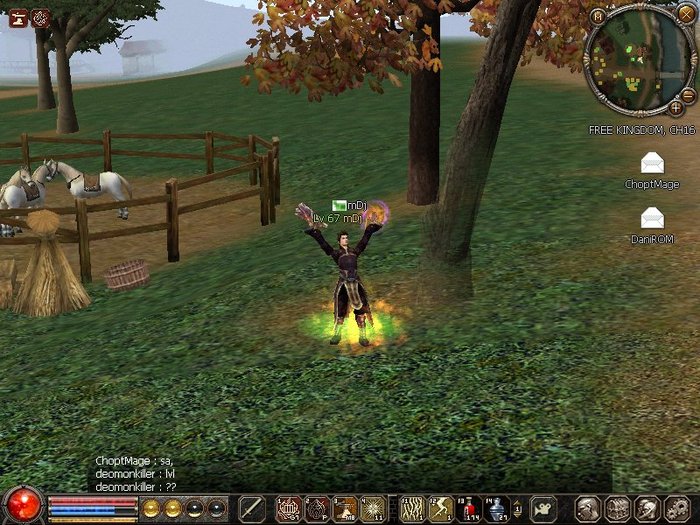Activate the starburst skill quickslot
This screenshot has height=525, width=700.
point(373,509)
